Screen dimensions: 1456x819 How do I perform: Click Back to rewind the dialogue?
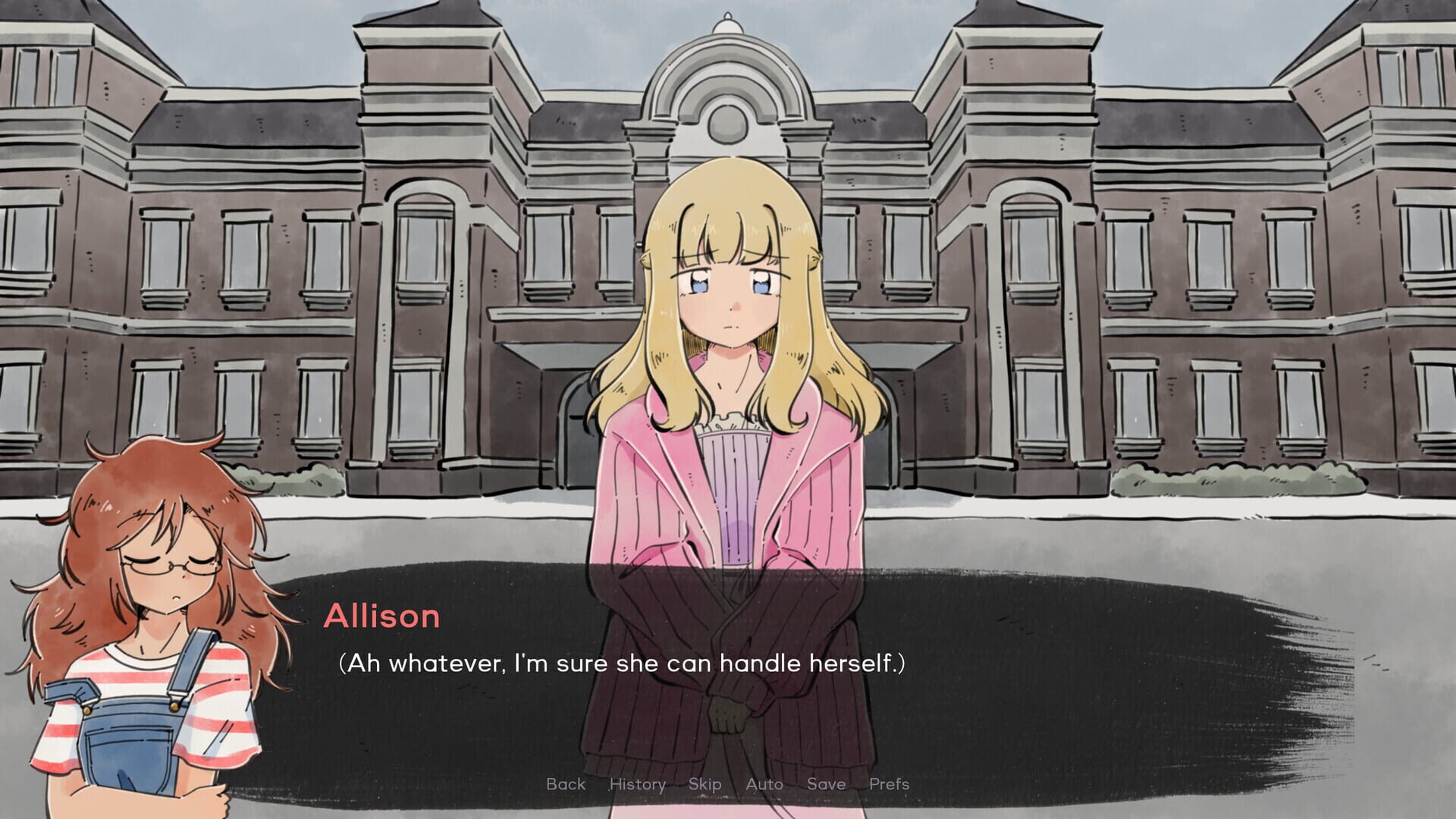pos(565,784)
